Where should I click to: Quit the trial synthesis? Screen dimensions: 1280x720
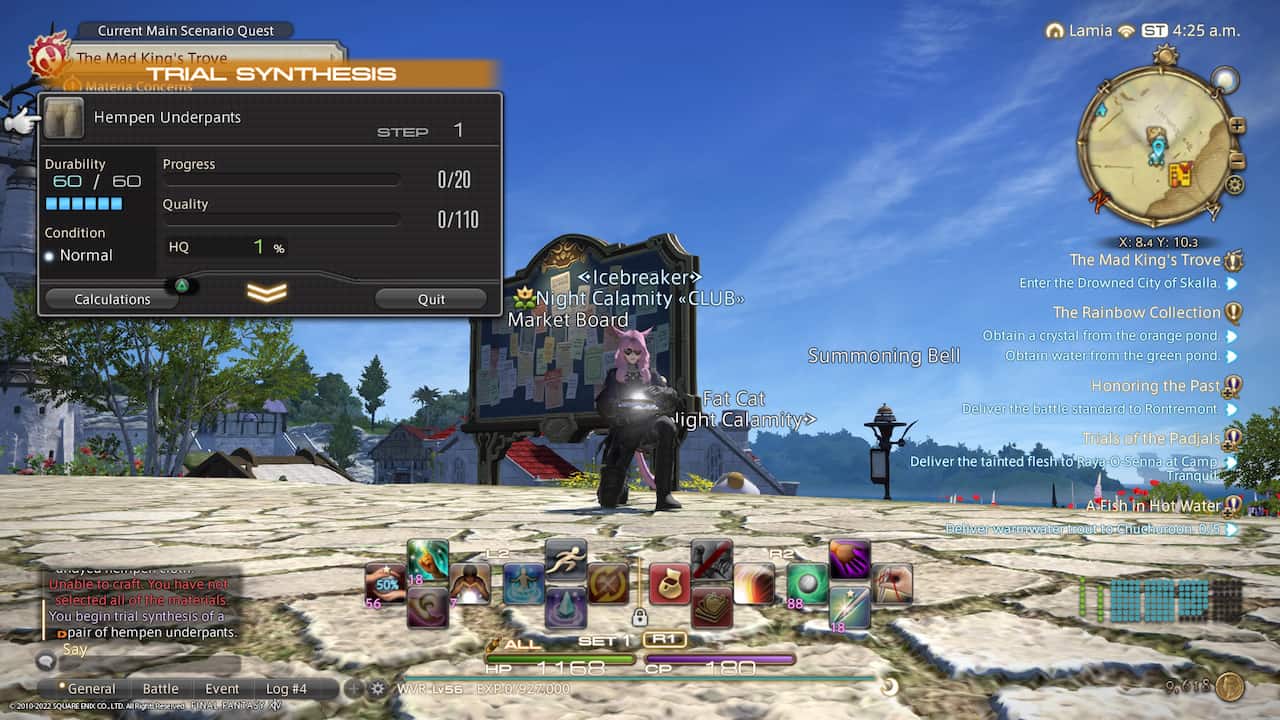click(x=430, y=298)
